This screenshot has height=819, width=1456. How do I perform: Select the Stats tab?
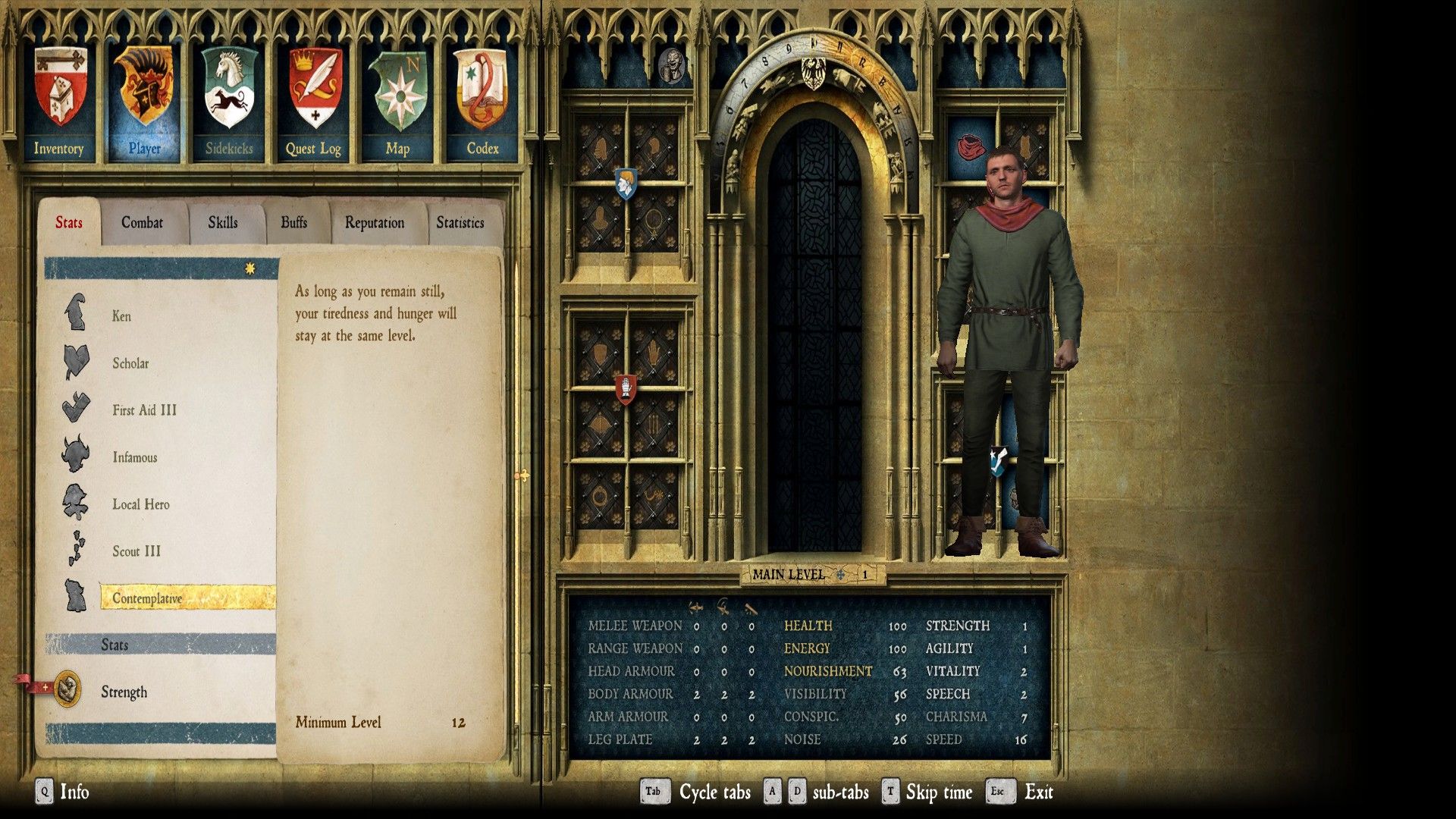point(69,222)
